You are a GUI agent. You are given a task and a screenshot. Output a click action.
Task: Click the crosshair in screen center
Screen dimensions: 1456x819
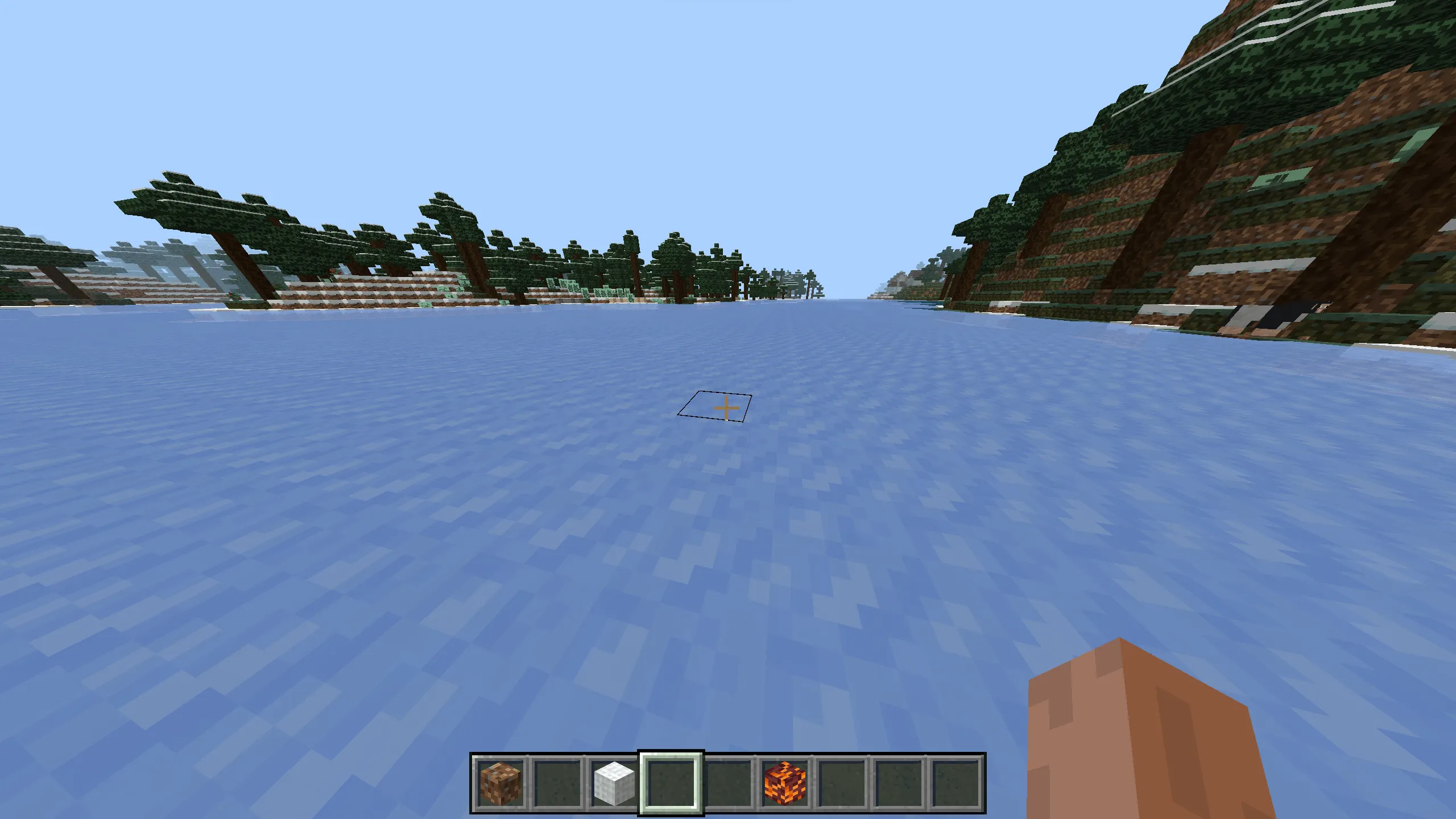coord(726,408)
